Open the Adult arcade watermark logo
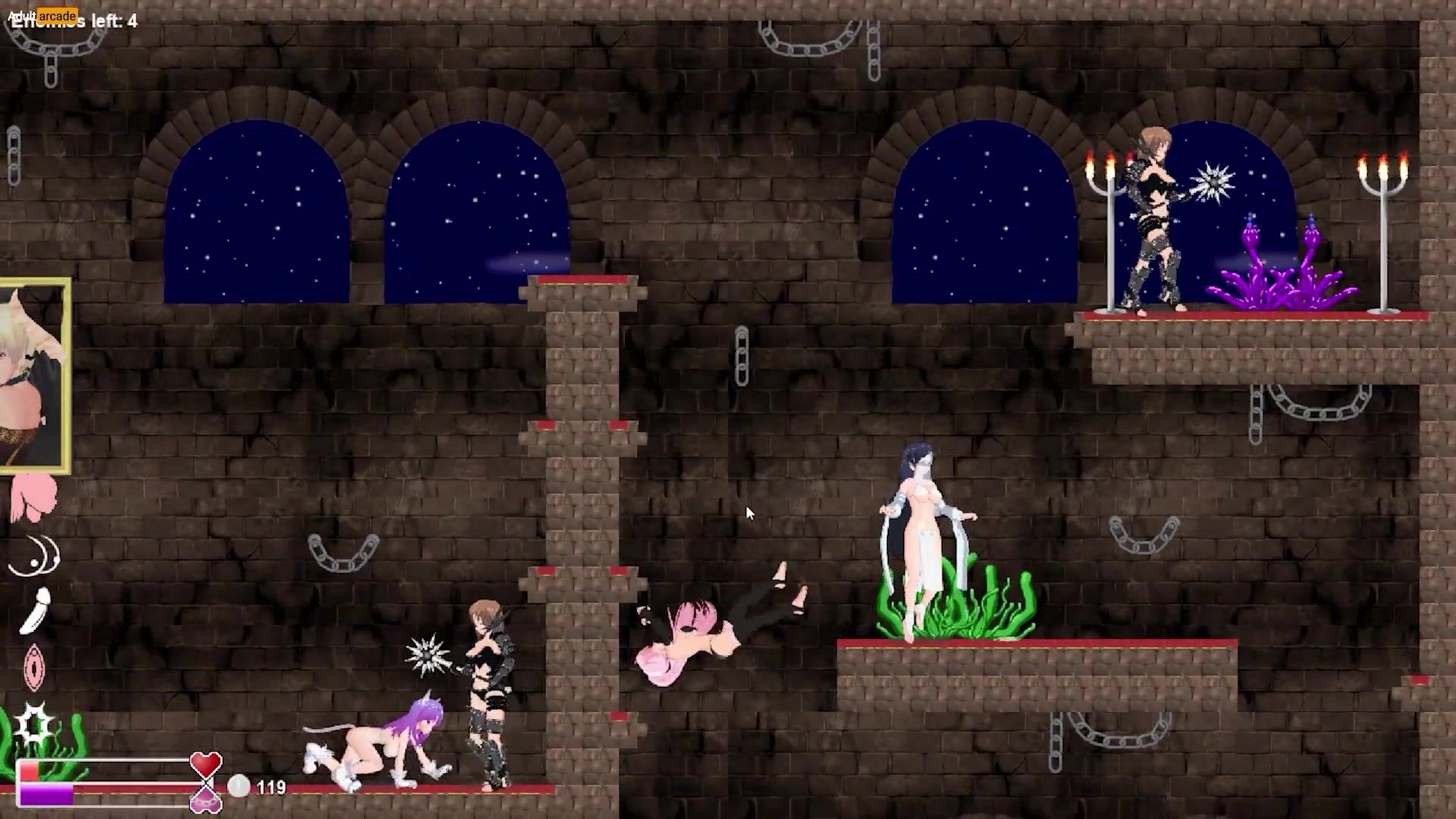1456x819 pixels. (42, 15)
